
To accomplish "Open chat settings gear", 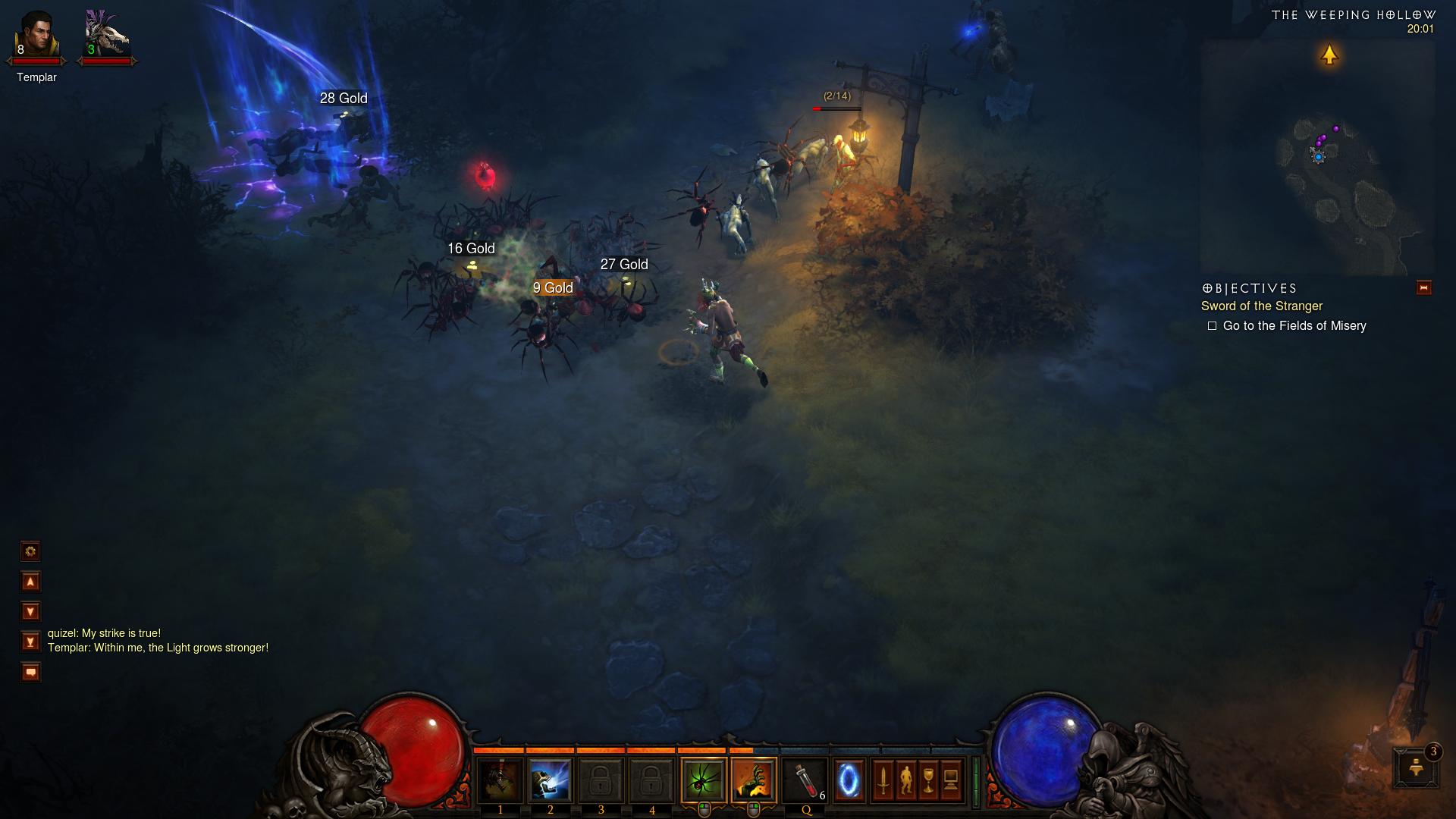I will (x=30, y=551).
